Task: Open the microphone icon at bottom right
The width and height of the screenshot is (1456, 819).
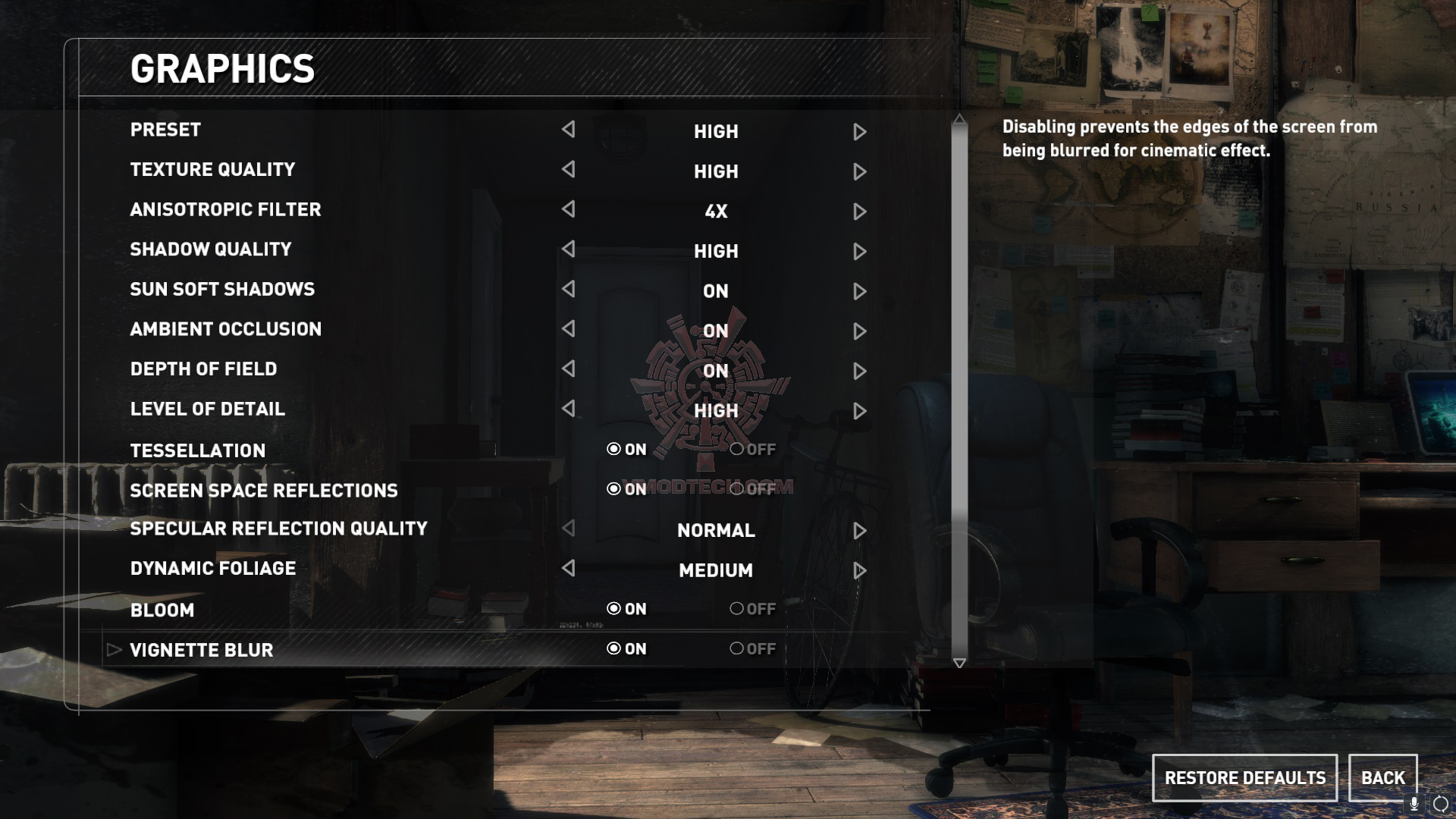Action: [1412, 806]
